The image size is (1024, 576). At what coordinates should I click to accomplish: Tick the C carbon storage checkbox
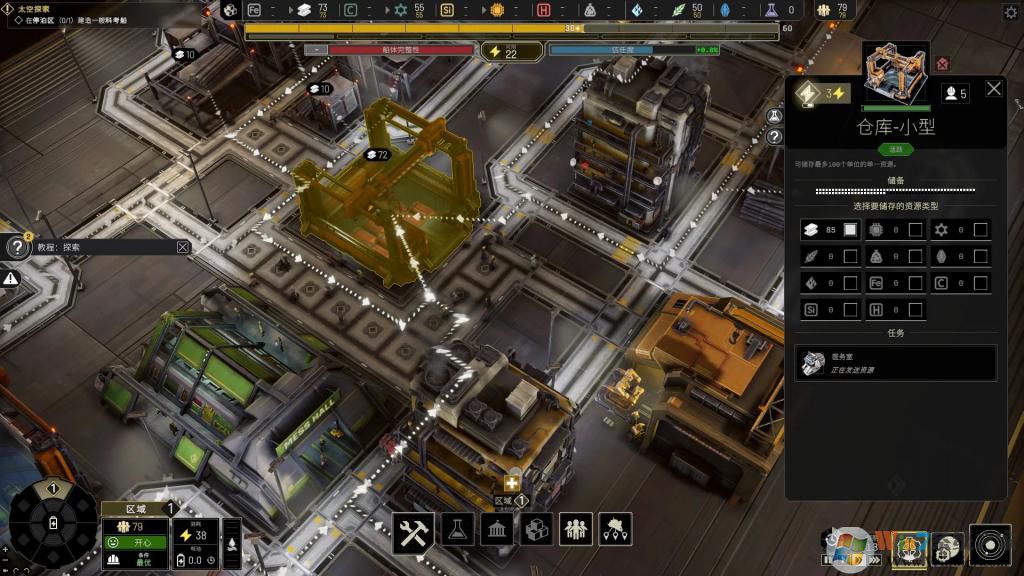[981, 283]
